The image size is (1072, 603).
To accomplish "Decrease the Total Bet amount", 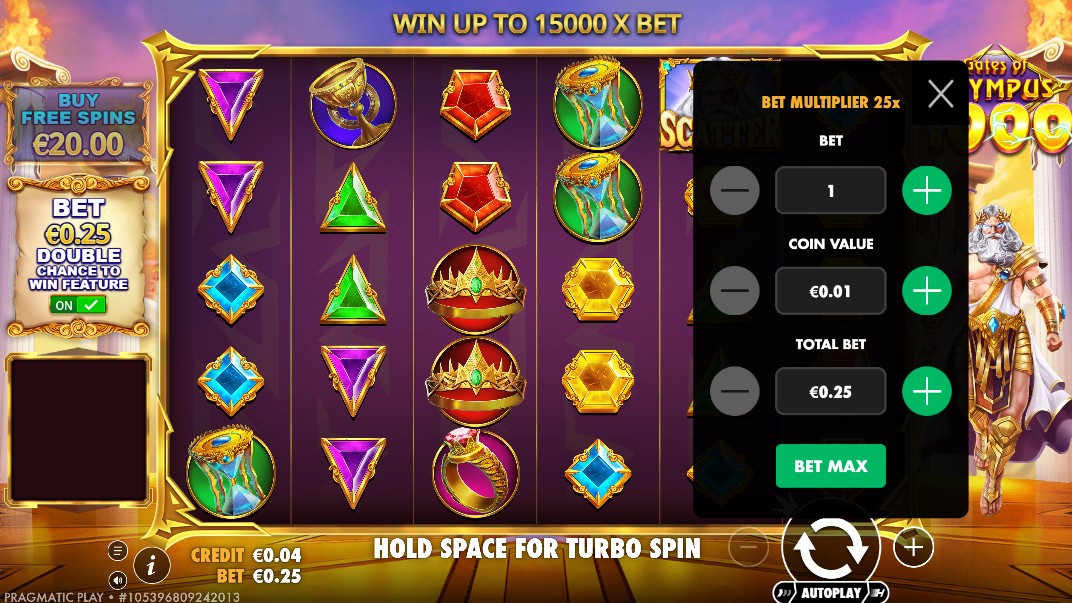I will point(735,391).
